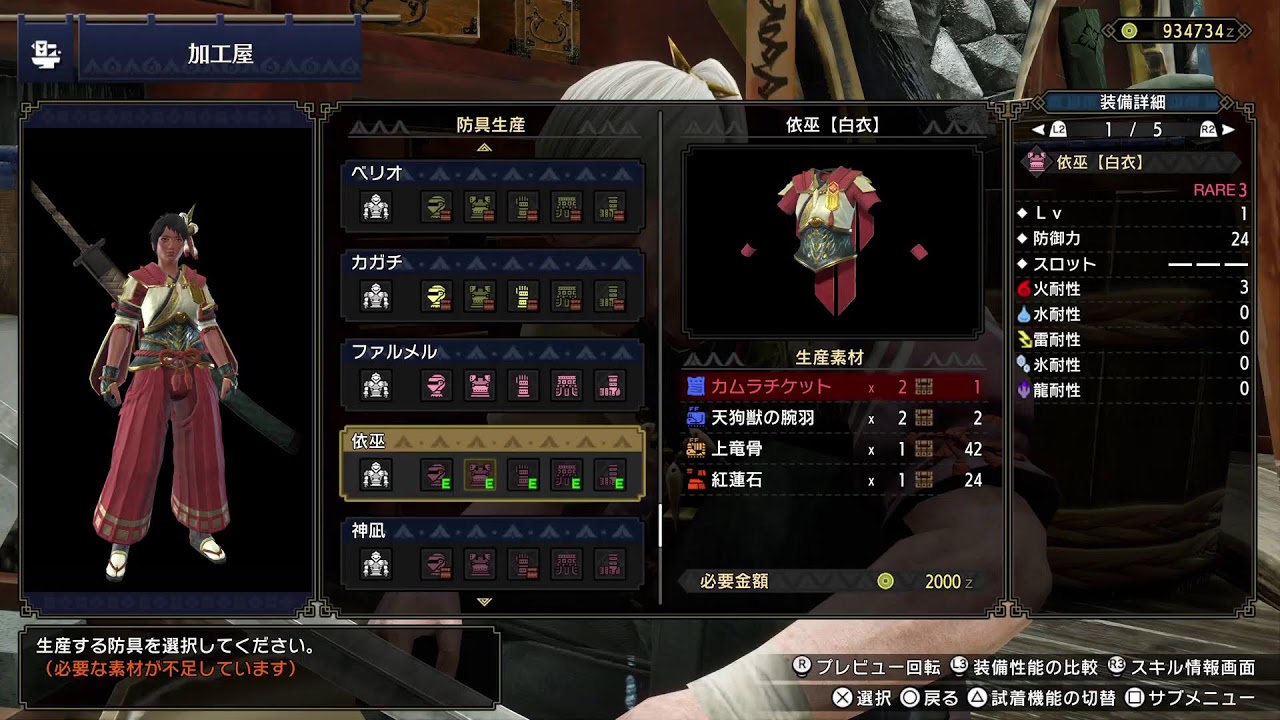The height and width of the screenshot is (720, 1280).
Task: Choose the 依巫 leg armor icon
Action: [610, 475]
